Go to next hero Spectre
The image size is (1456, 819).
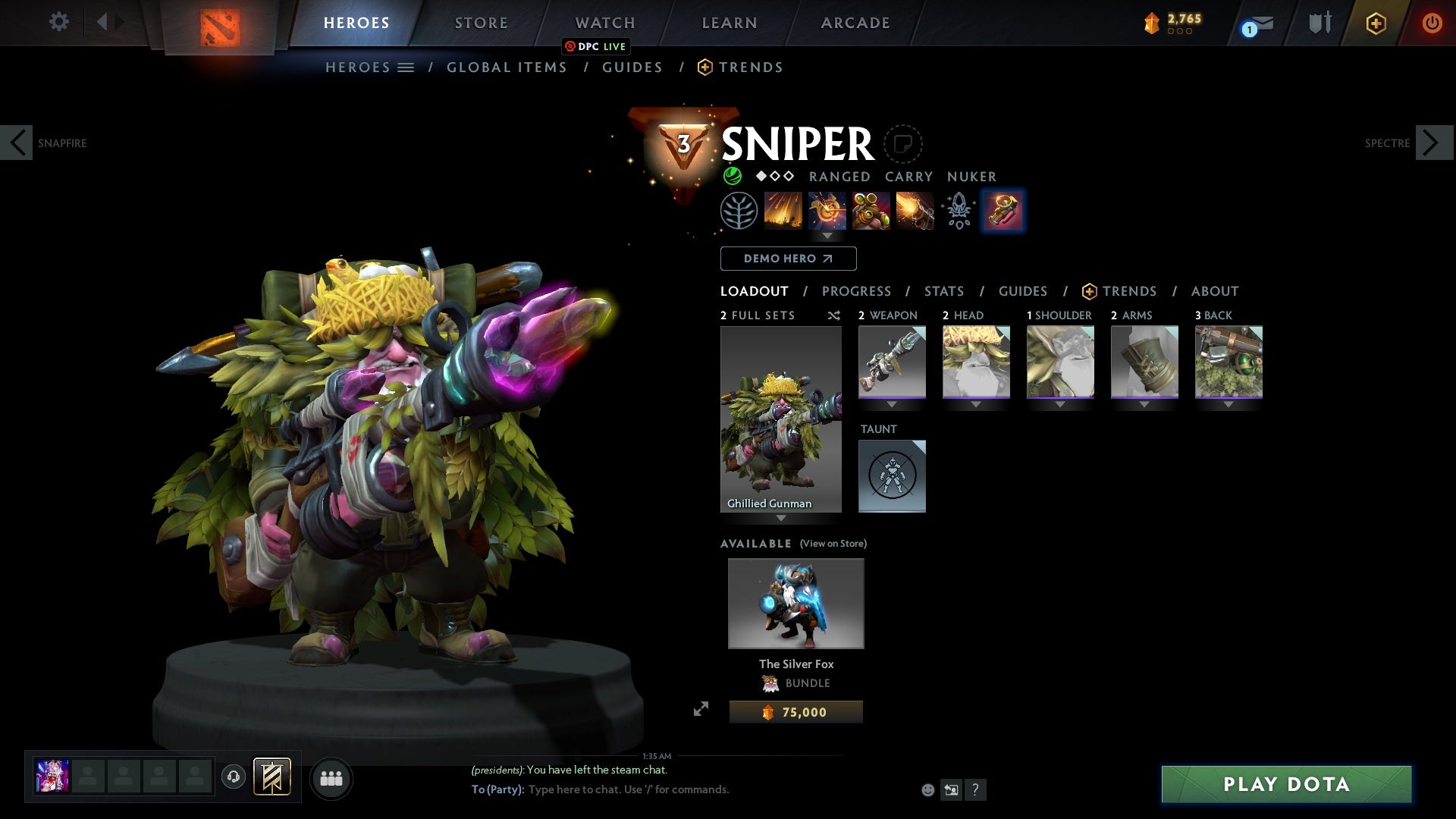(x=1433, y=143)
